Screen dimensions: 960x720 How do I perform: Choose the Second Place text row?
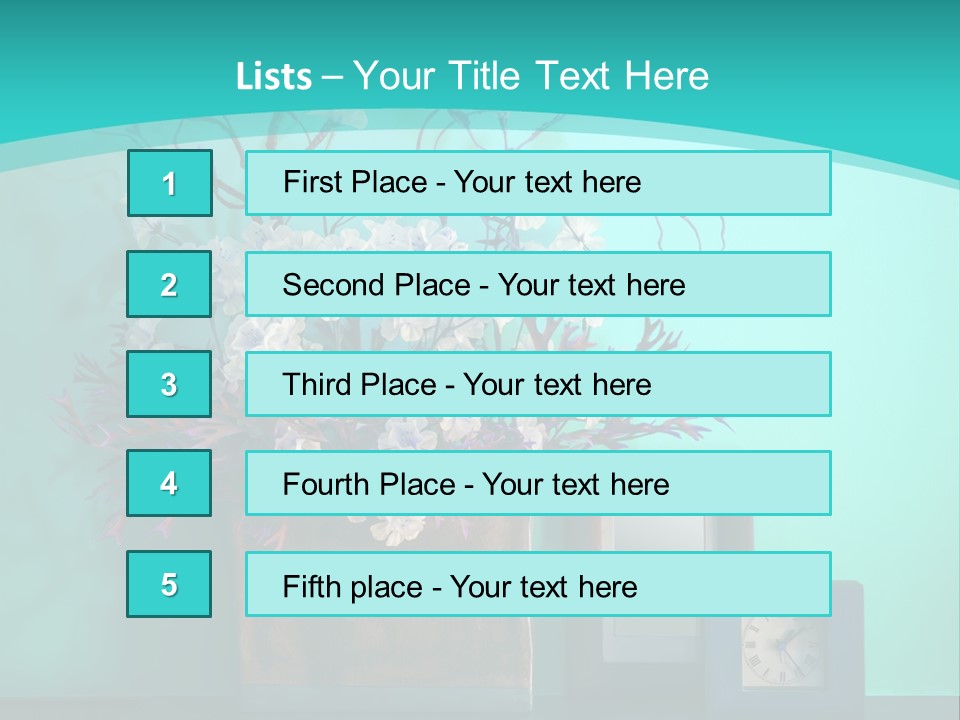click(x=538, y=284)
